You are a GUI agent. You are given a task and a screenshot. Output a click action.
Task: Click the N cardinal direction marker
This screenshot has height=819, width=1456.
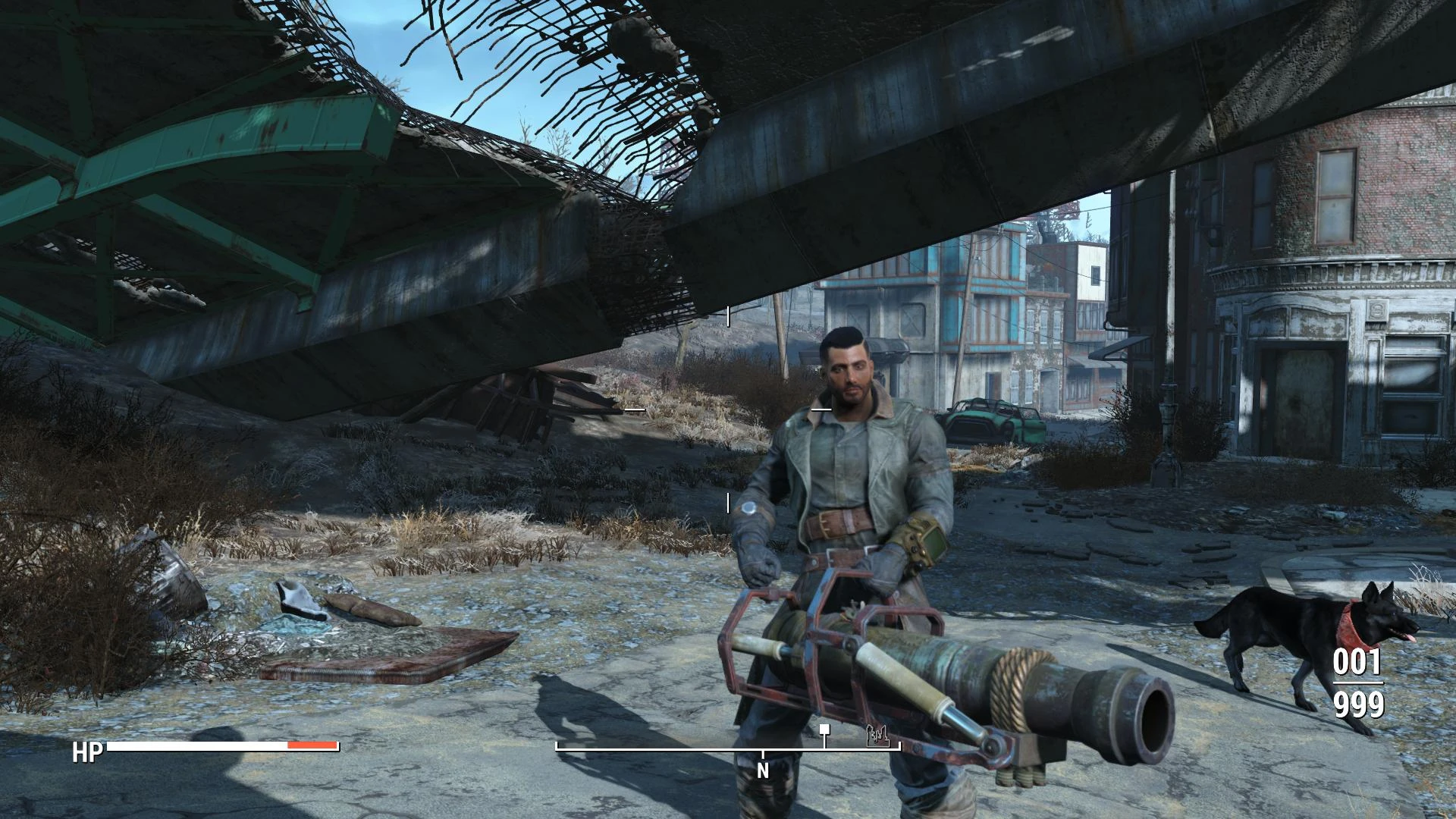pyautogui.click(x=763, y=768)
